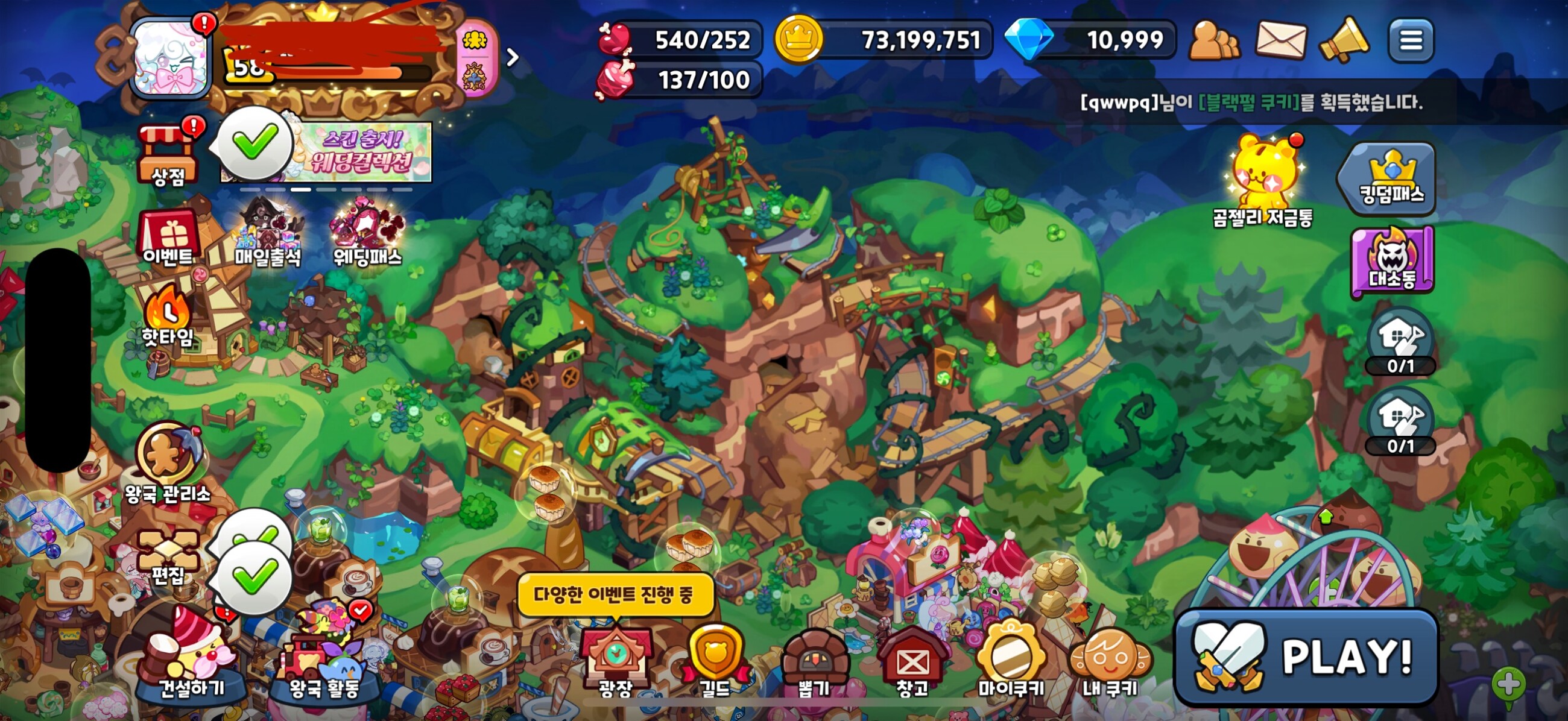The width and height of the screenshot is (1568, 721).
Task: Open the 마이쿠키 menu
Action: tap(1010, 661)
